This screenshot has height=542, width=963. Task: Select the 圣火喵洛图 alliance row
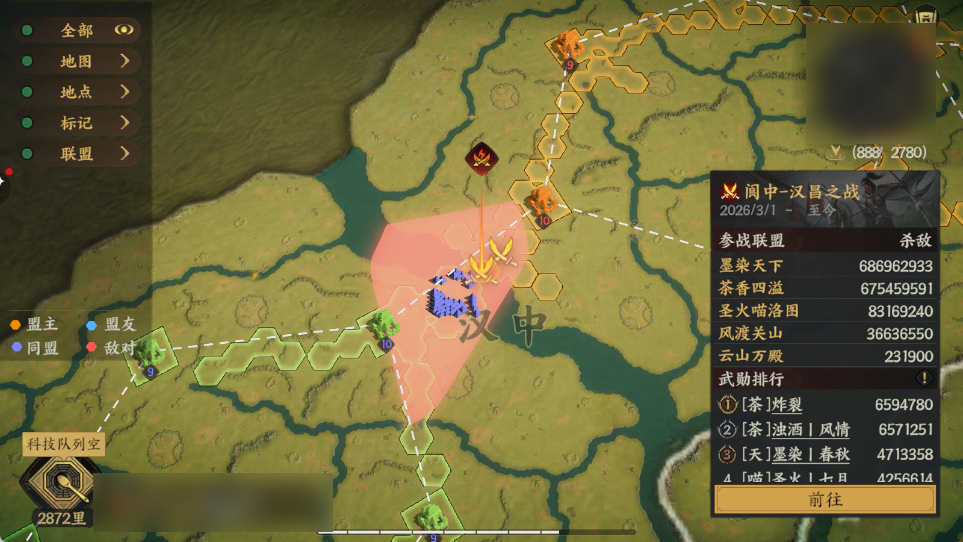[825, 311]
